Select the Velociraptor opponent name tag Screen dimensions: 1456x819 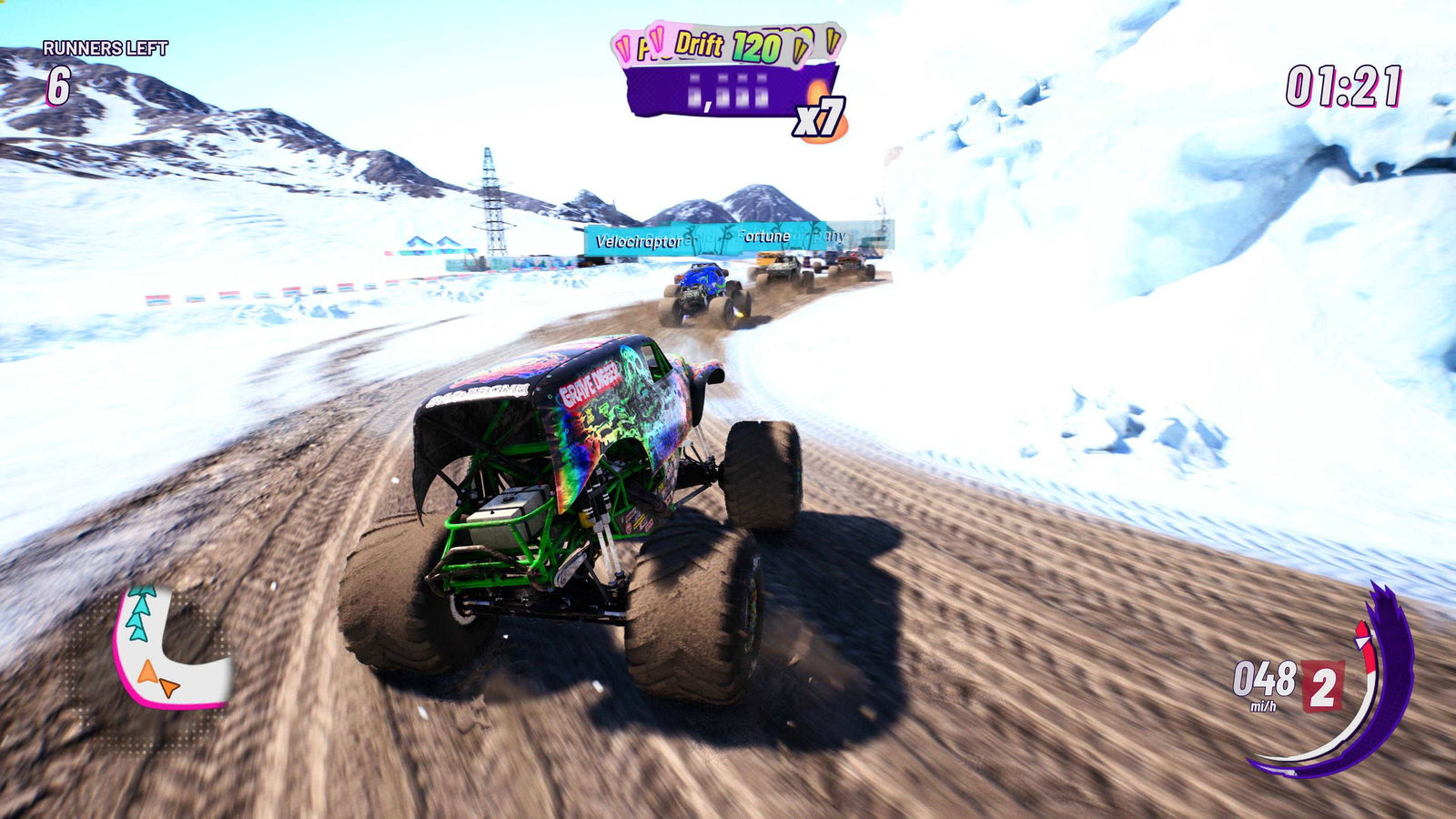click(x=638, y=241)
